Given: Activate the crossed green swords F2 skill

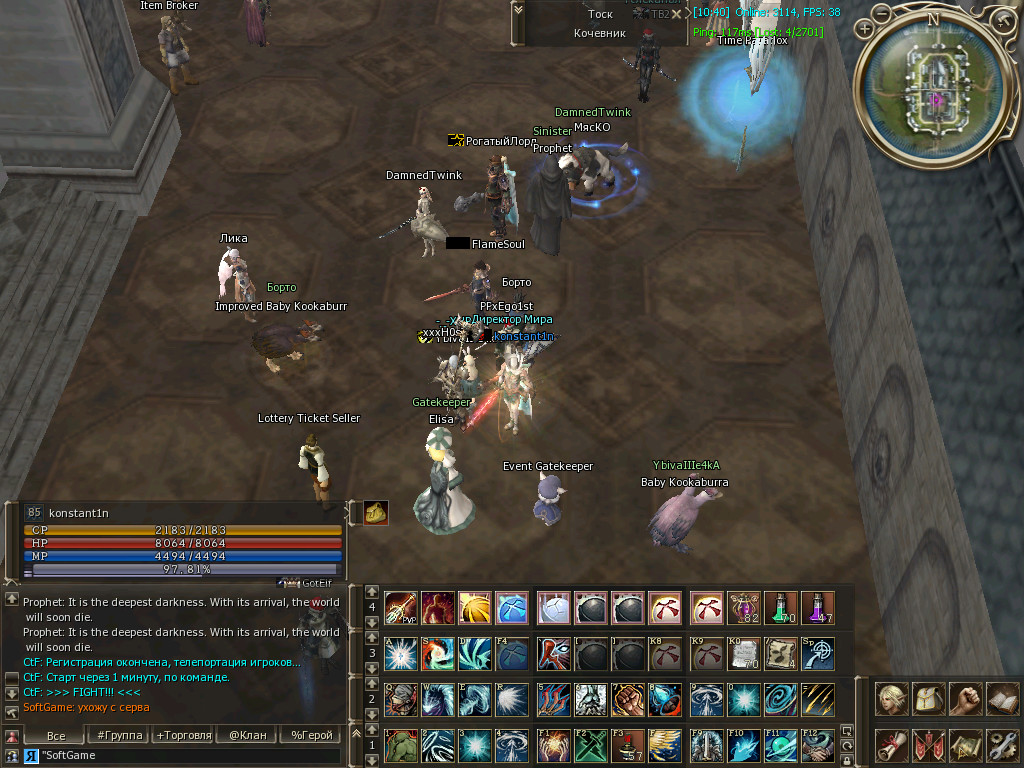Looking at the screenshot, I should (591, 745).
